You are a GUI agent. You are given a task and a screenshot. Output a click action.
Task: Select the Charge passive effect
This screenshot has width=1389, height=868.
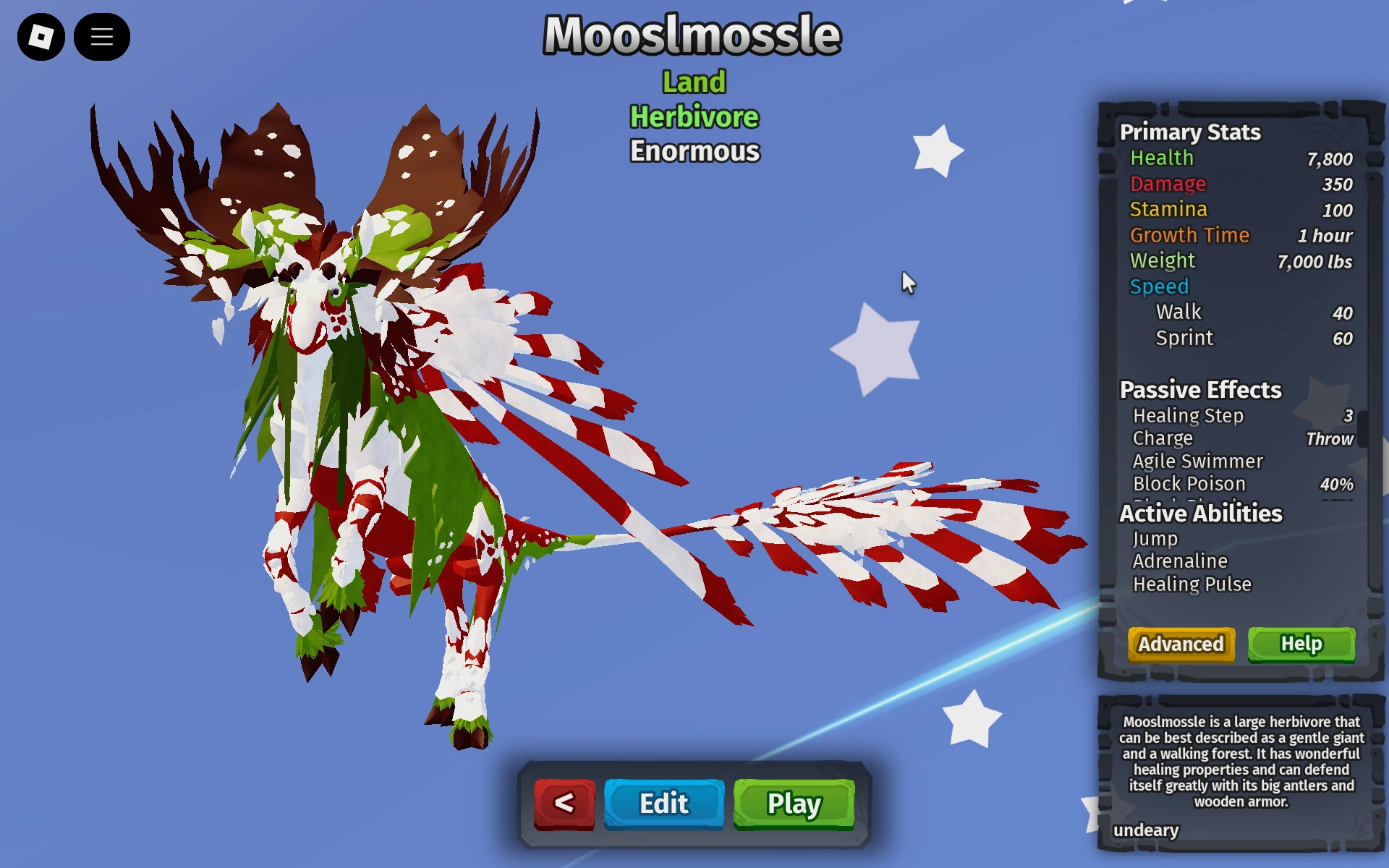tap(1163, 438)
